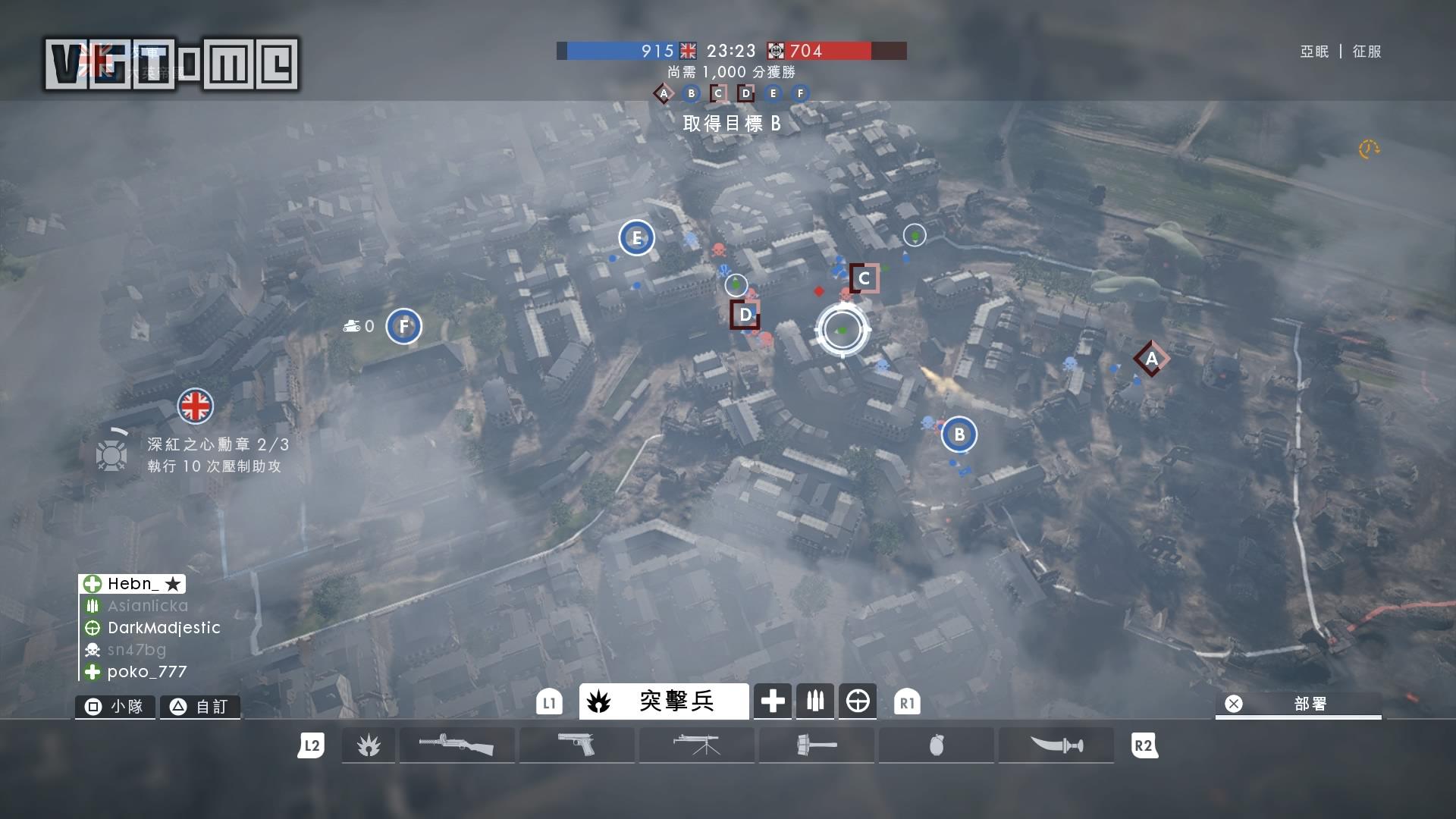Image resolution: width=1456 pixels, height=819 pixels.
Task: Deploy using the 部署 button
Action: tap(1298, 704)
